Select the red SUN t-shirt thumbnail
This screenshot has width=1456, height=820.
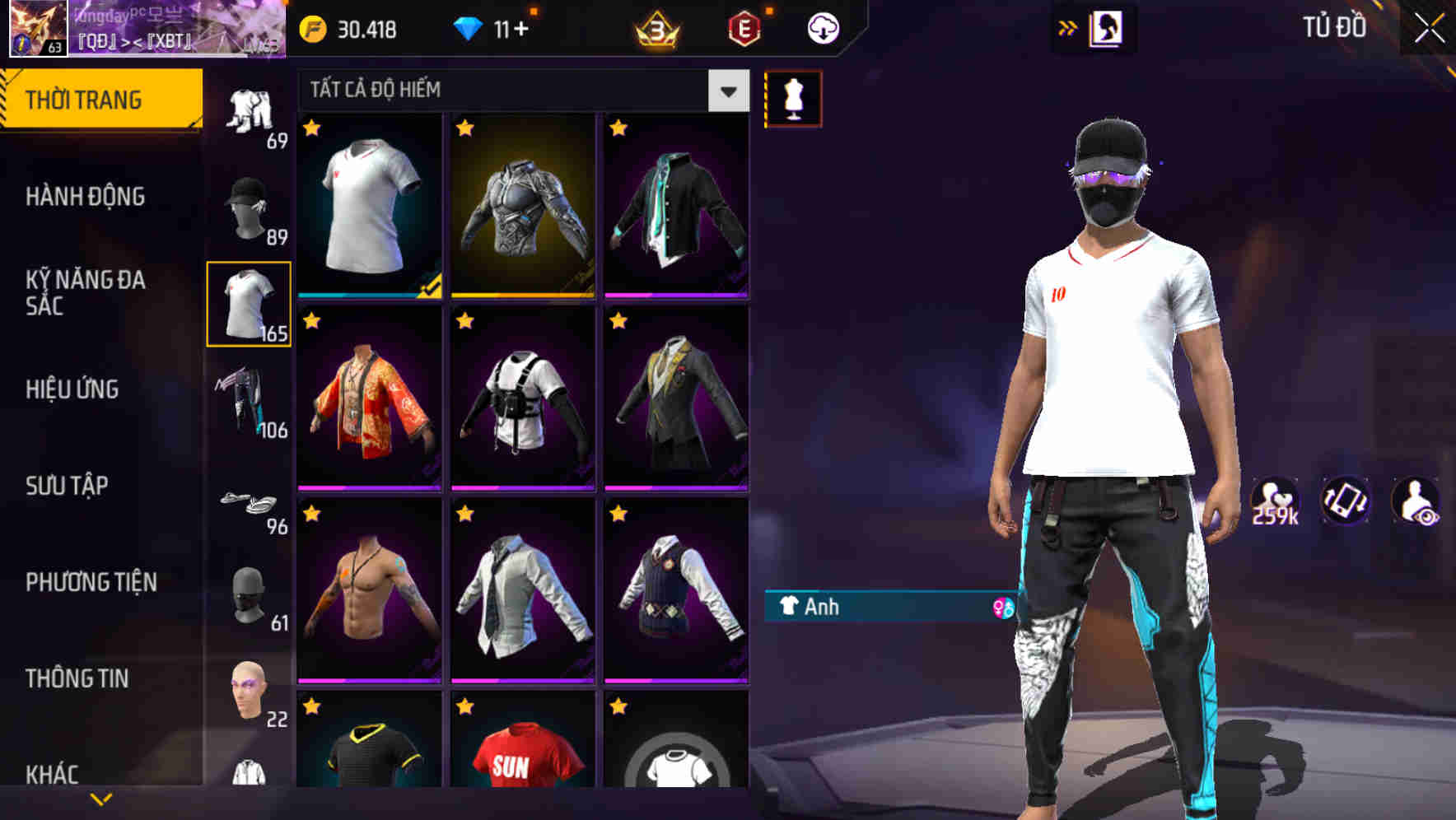click(520, 766)
